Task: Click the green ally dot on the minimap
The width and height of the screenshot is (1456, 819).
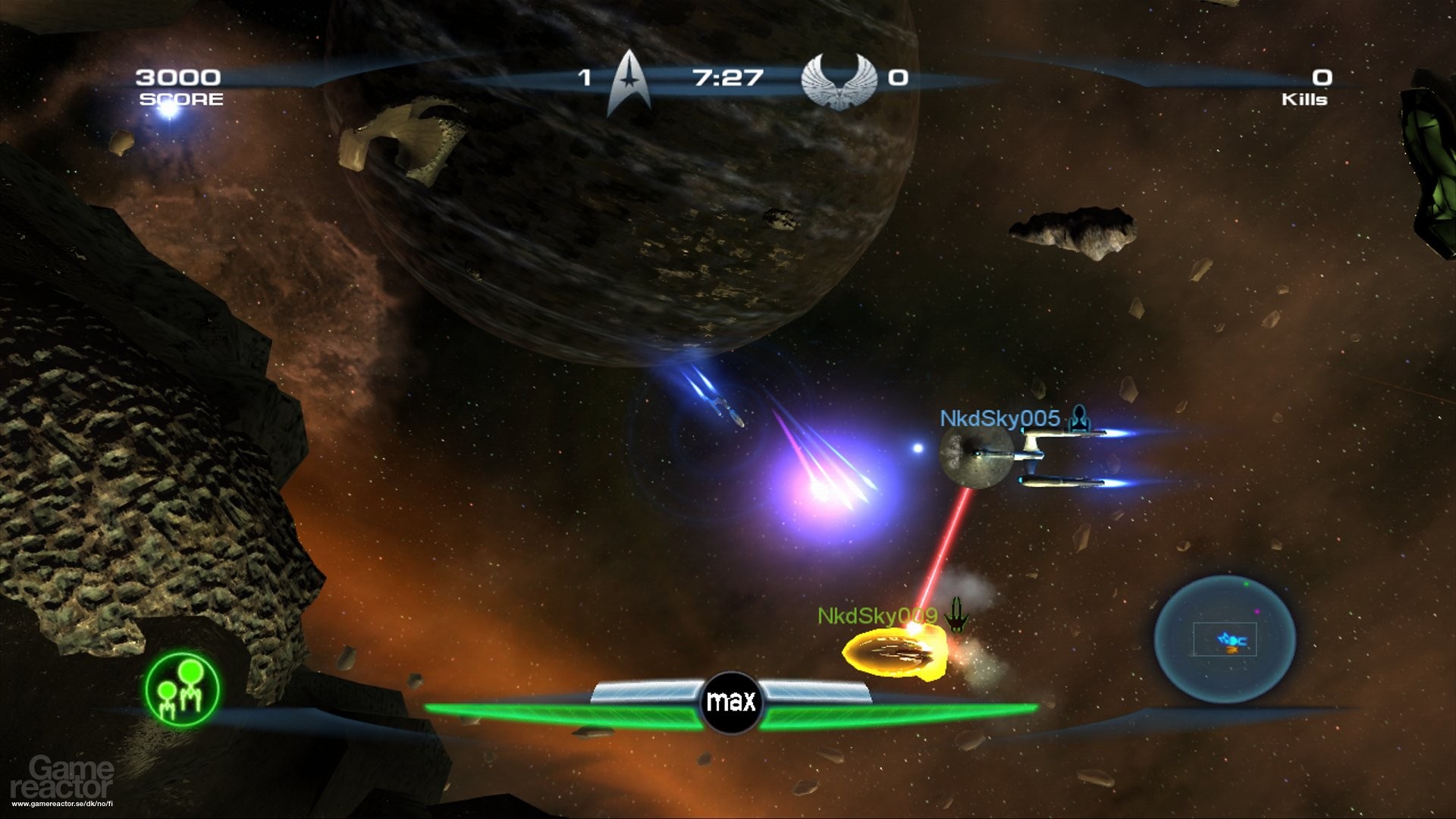Action: tap(1247, 584)
